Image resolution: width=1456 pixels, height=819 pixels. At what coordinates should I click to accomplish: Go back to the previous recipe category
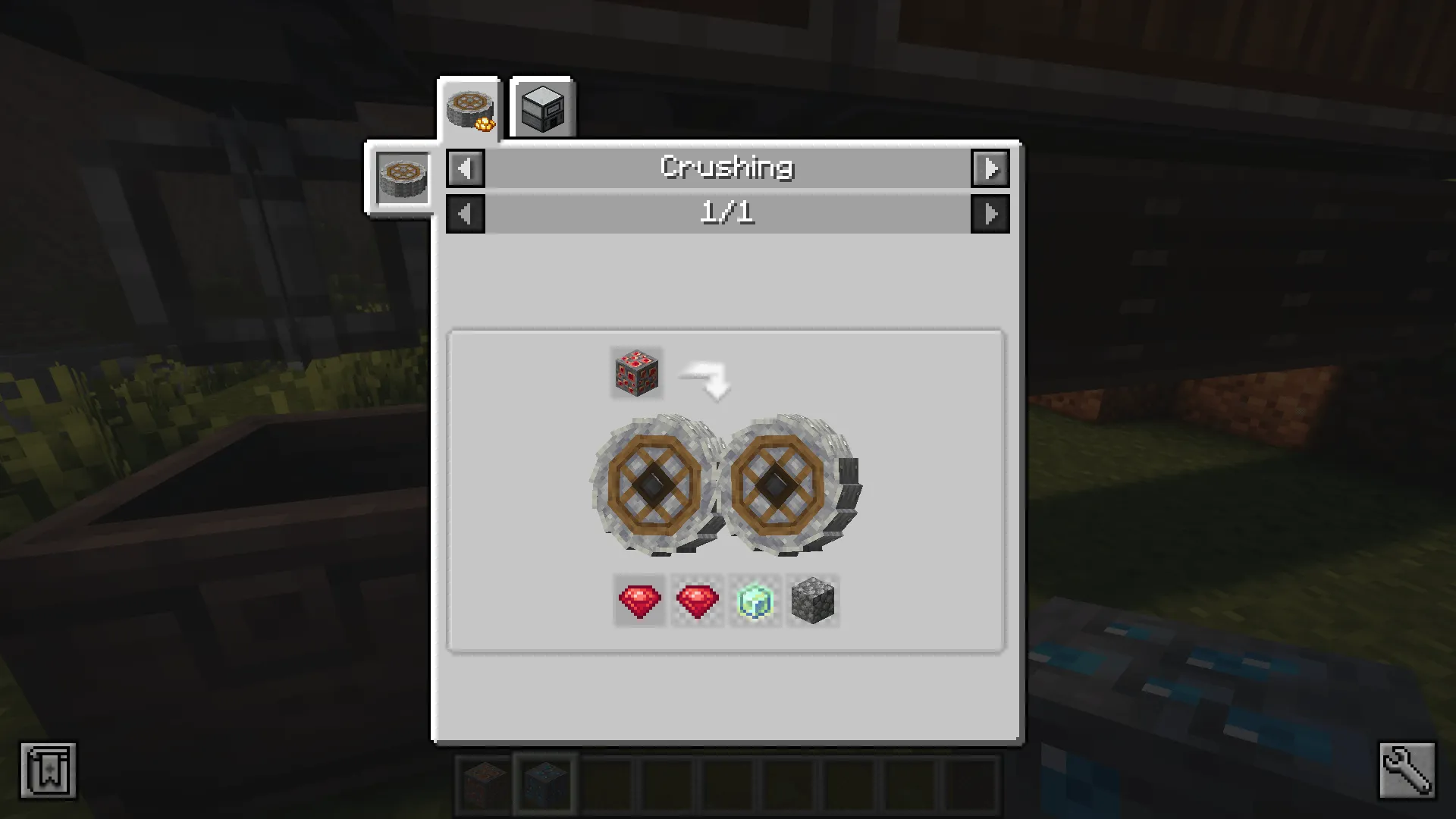[x=465, y=168]
